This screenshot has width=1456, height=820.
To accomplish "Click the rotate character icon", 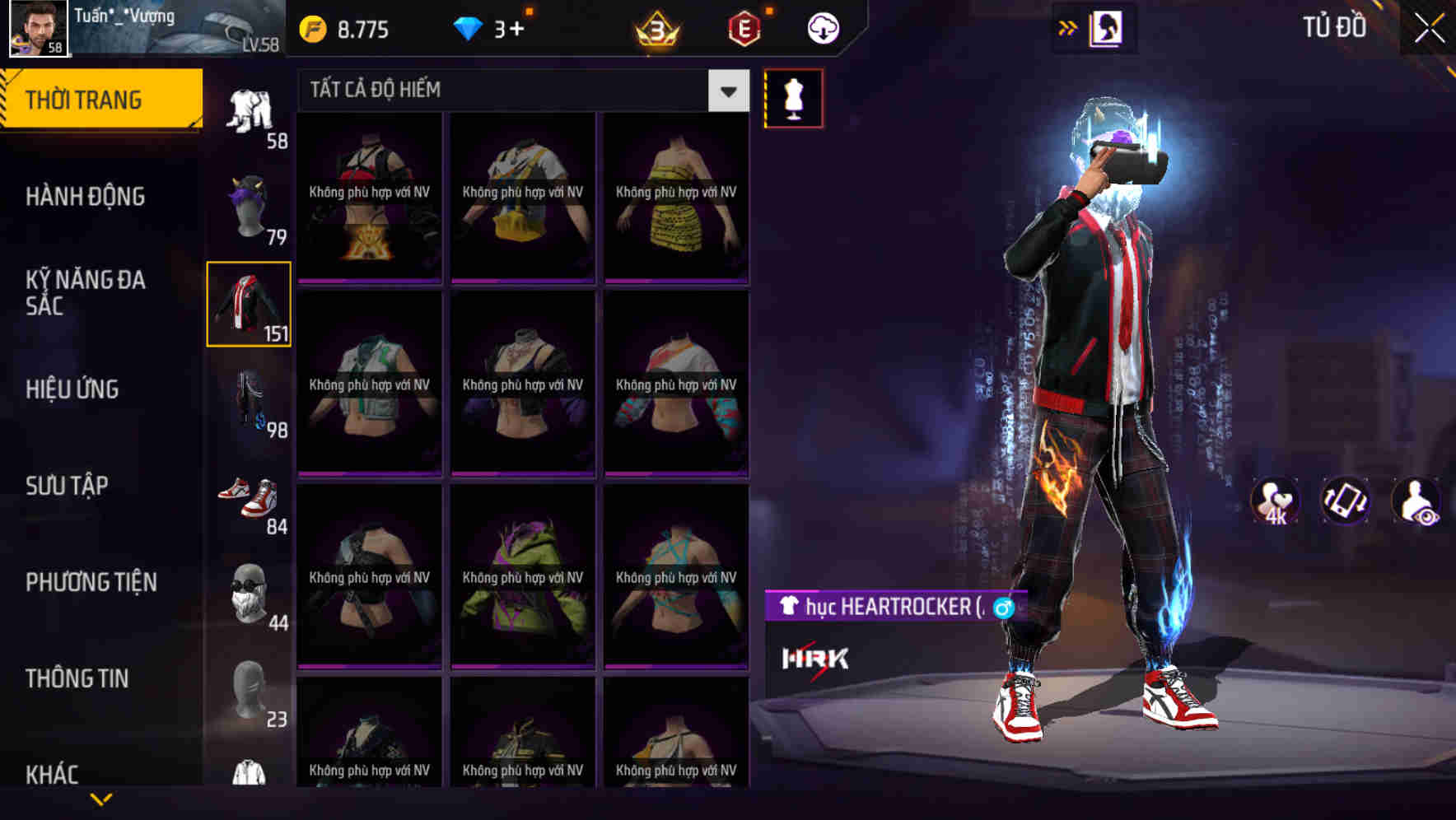I will [1346, 501].
